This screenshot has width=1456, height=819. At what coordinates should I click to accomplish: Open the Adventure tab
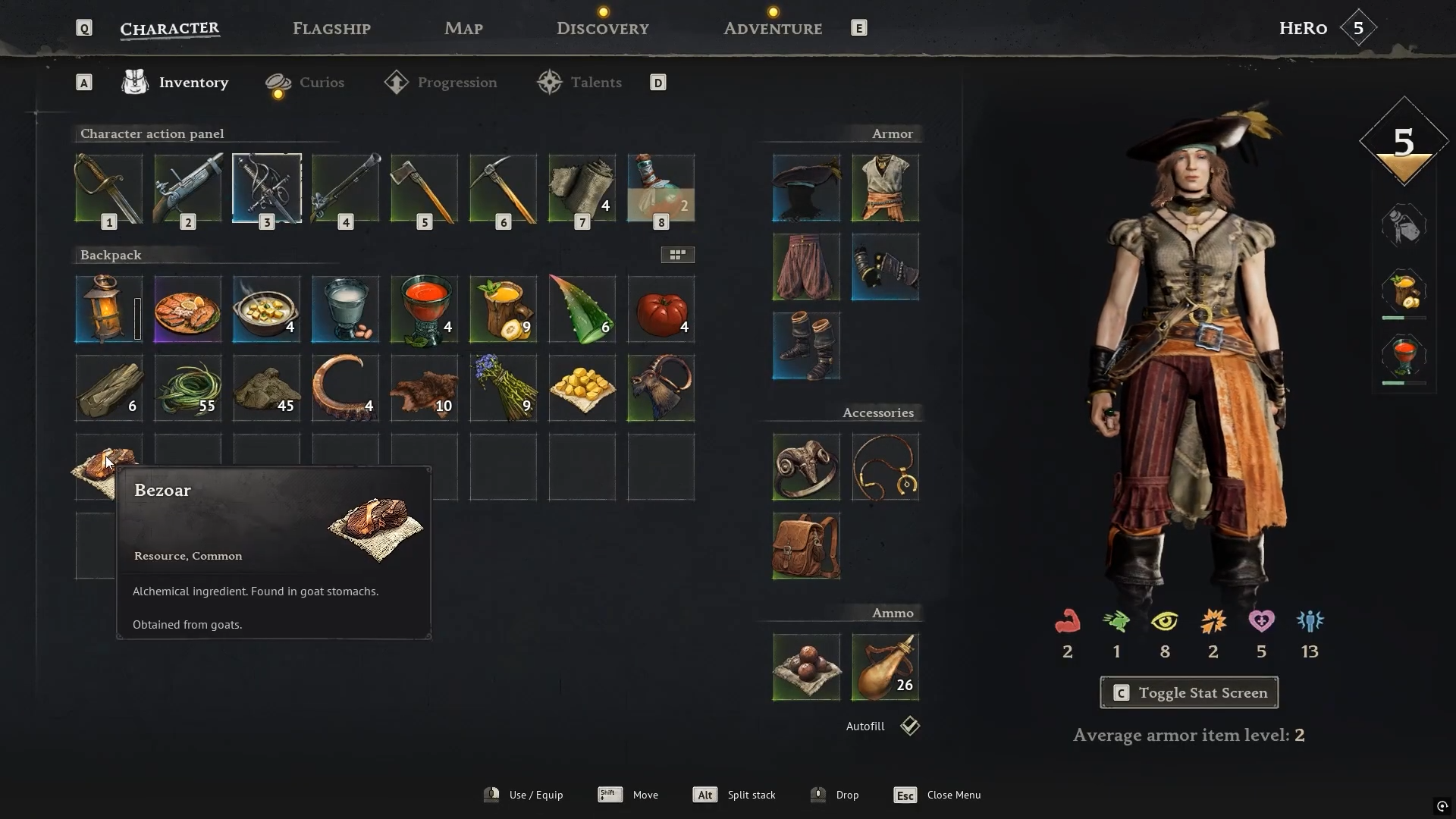(x=772, y=29)
